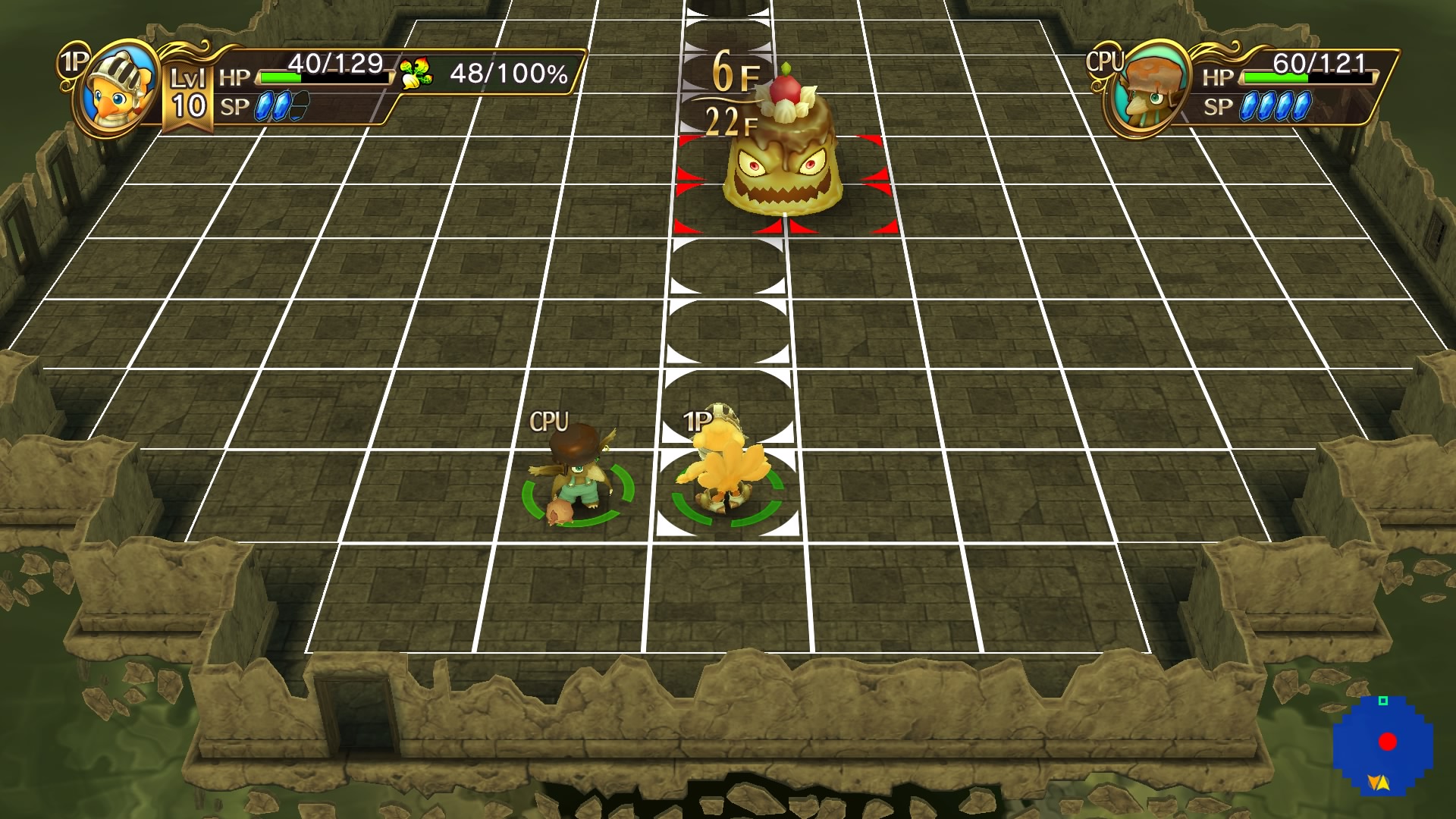Click the 1P chocobo knight portrait
This screenshot has width=1456, height=819.
click(x=115, y=85)
